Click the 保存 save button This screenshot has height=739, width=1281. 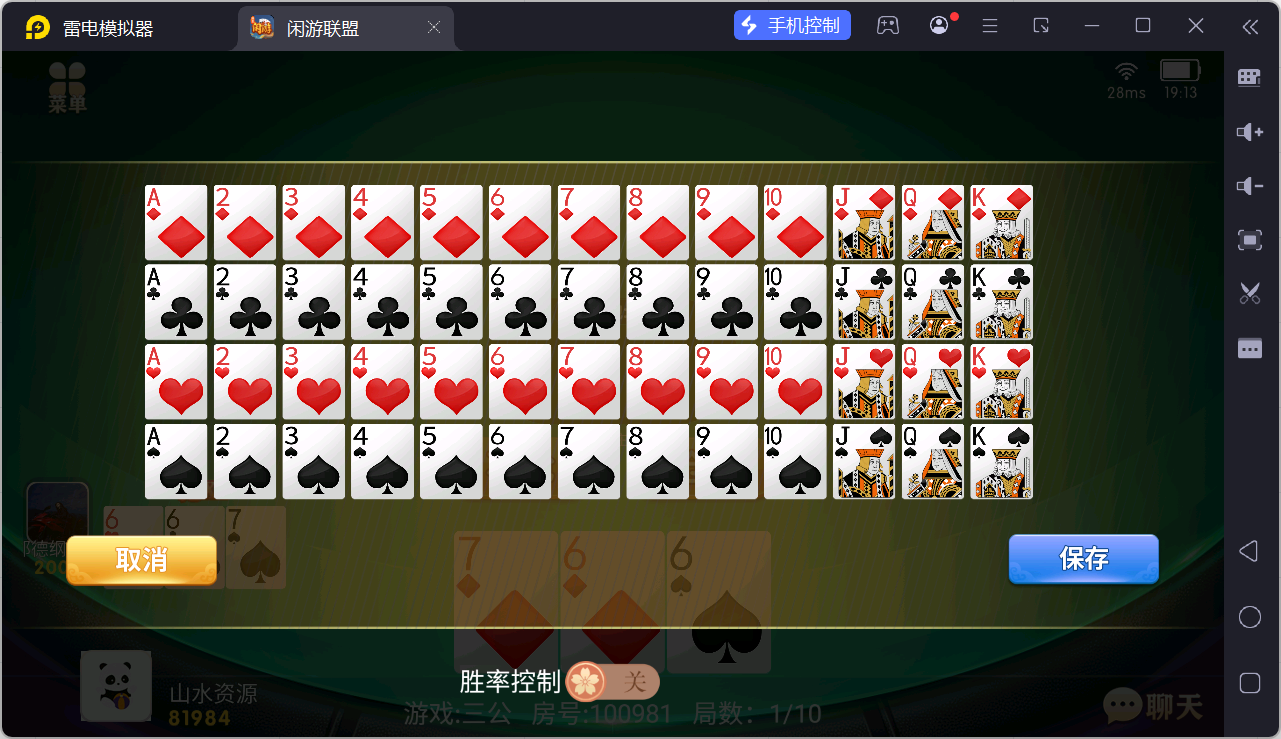coord(1083,559)
